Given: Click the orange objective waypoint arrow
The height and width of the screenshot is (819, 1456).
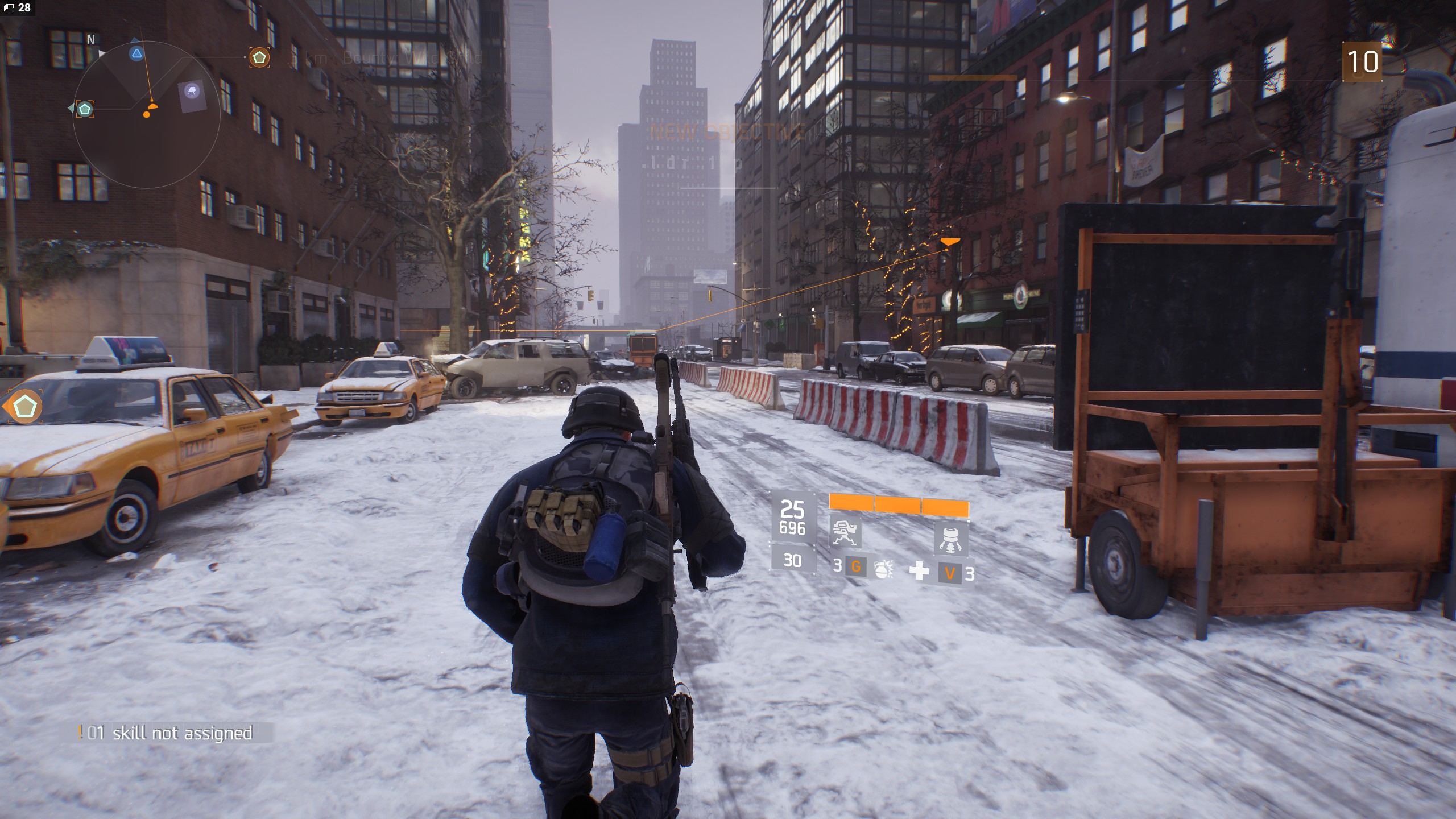Looking at the screenshot, I should click(950, 242).
